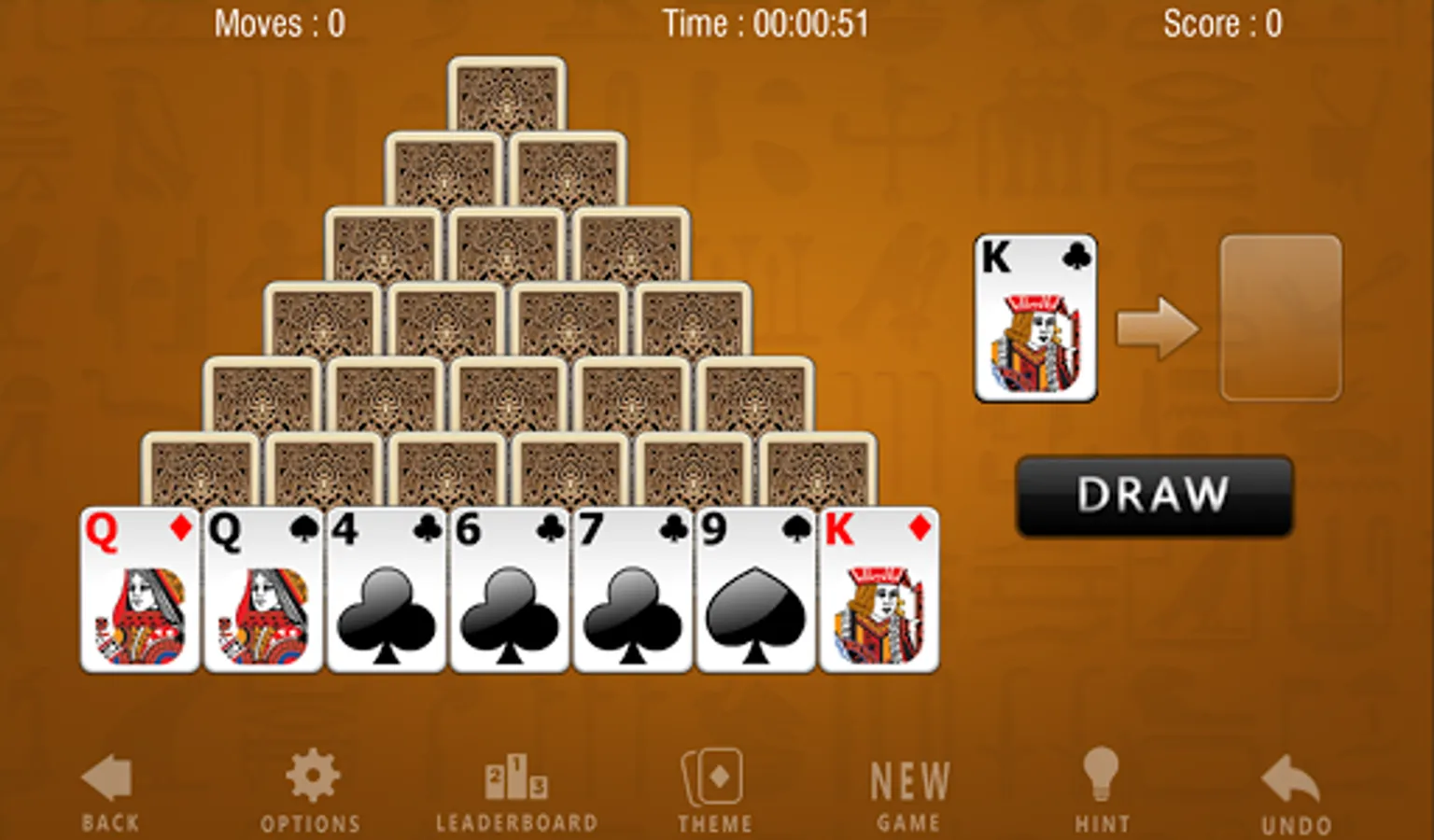Flip the top face-down pyramid card
This screenshot has width=1434, height=840.
pyautogui.click(x=507, y=98)
